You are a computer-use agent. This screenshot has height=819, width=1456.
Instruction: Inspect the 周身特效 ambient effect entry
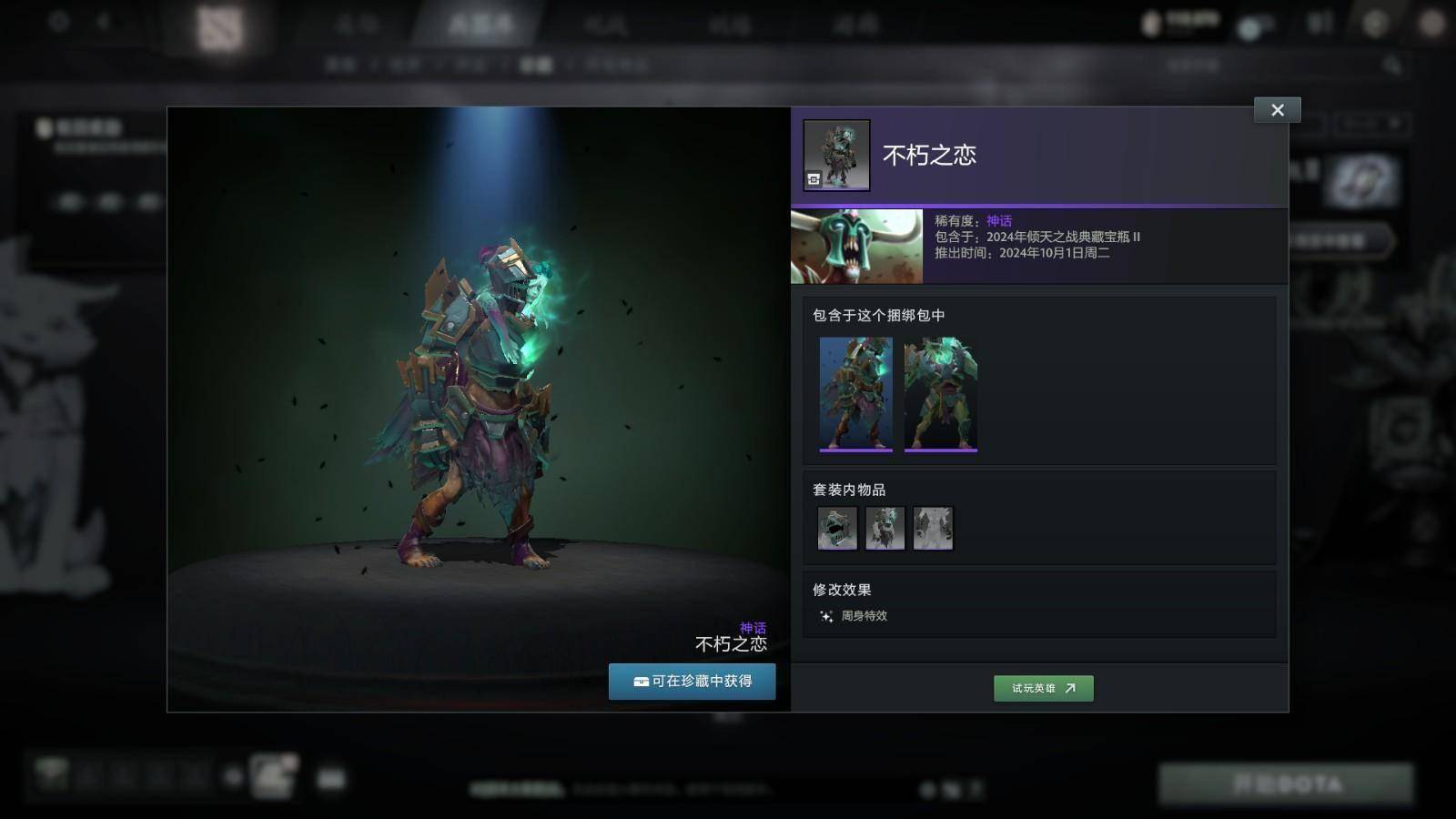coord(854,616)
